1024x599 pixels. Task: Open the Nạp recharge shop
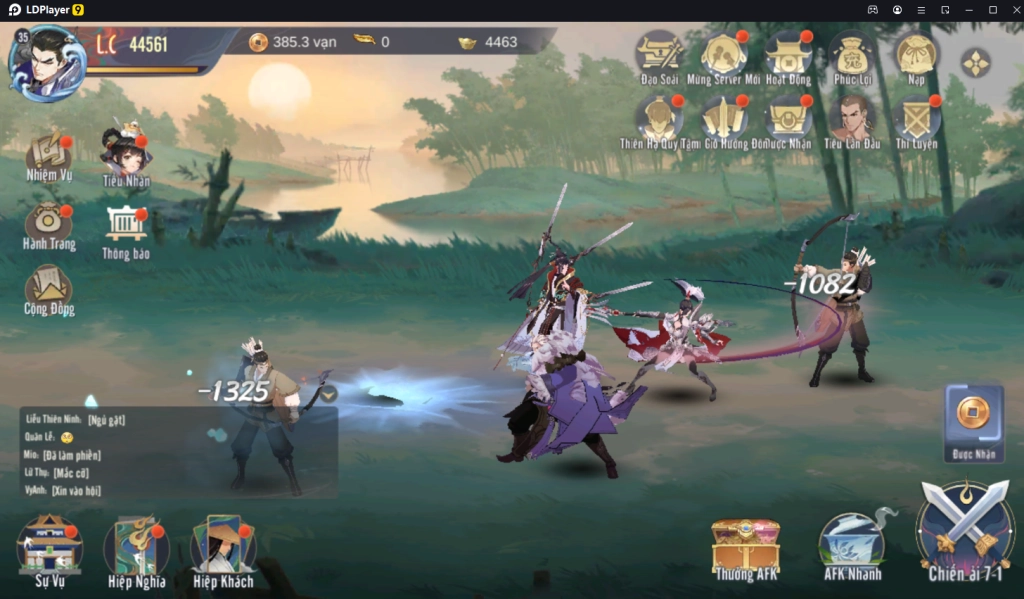(x=916, y=54)
